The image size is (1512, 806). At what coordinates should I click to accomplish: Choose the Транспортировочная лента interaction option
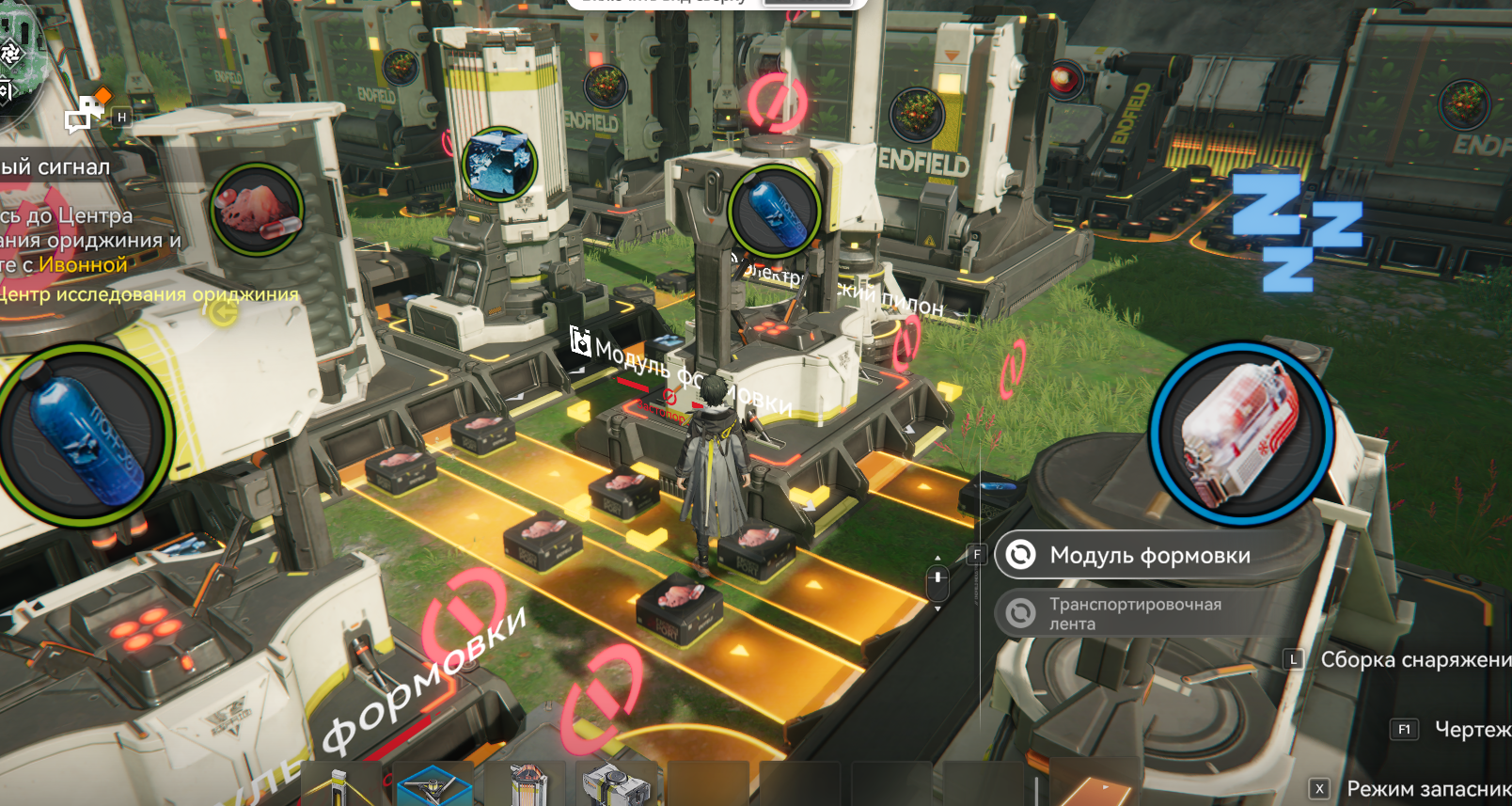tap(1135, 613)
